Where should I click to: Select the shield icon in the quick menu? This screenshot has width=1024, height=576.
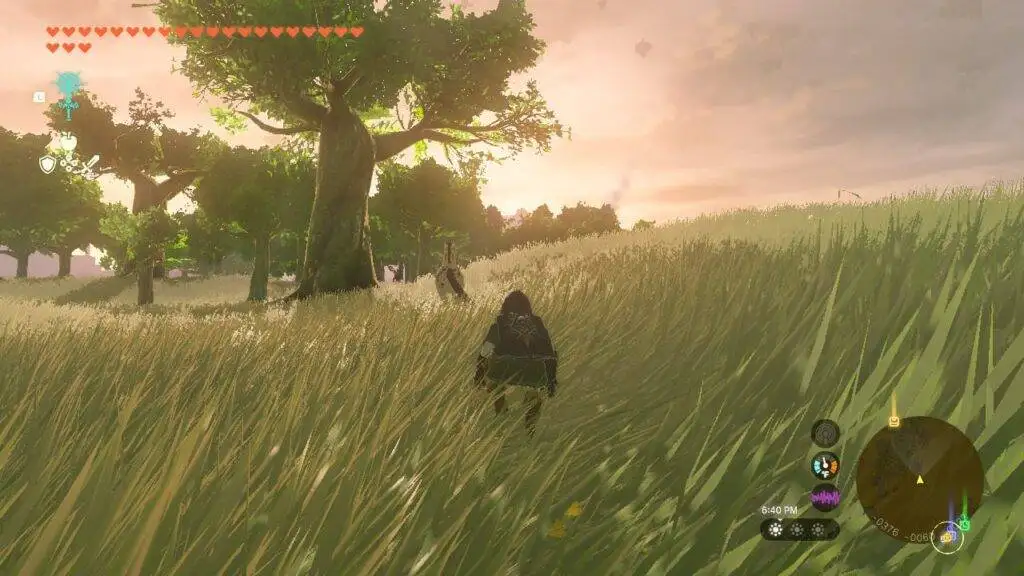[47, 164]
